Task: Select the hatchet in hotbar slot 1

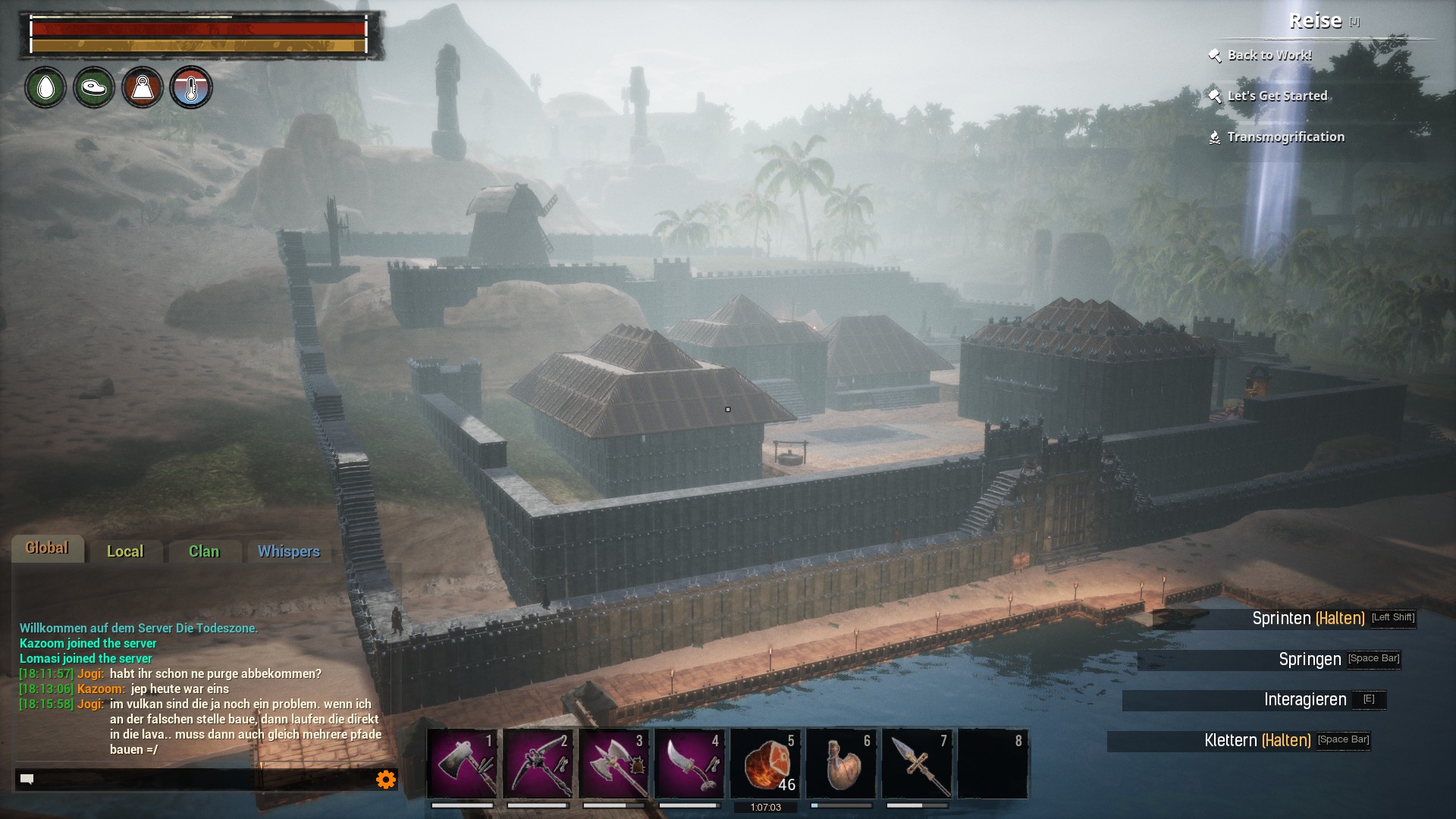Action: point(462,764)
